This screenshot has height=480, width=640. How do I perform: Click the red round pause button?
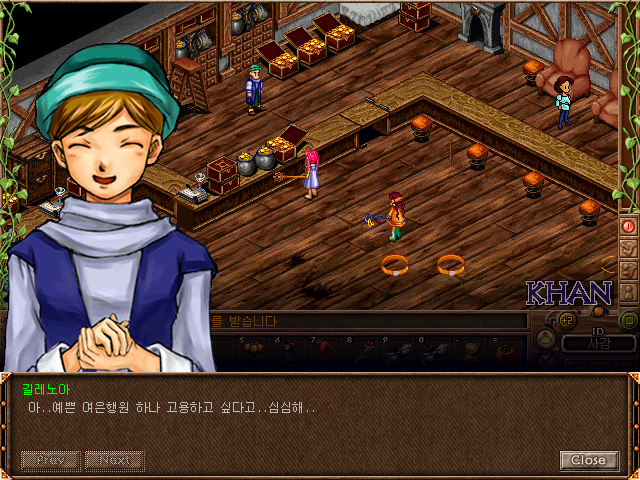point(629,226)
